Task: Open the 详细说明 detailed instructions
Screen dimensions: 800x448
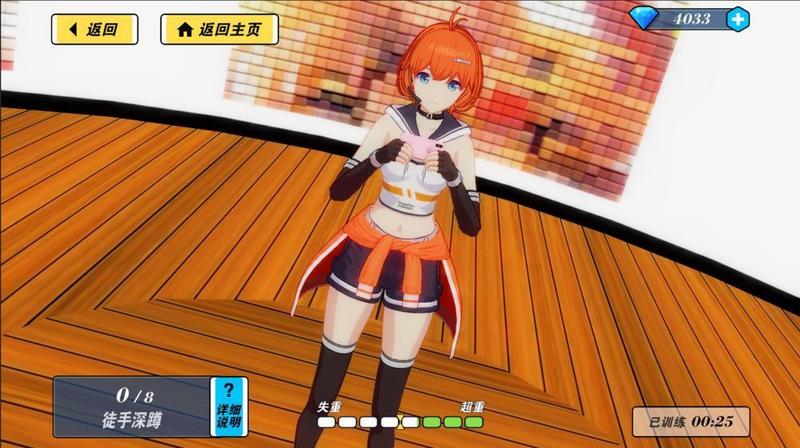Action: tap(228, 407)
